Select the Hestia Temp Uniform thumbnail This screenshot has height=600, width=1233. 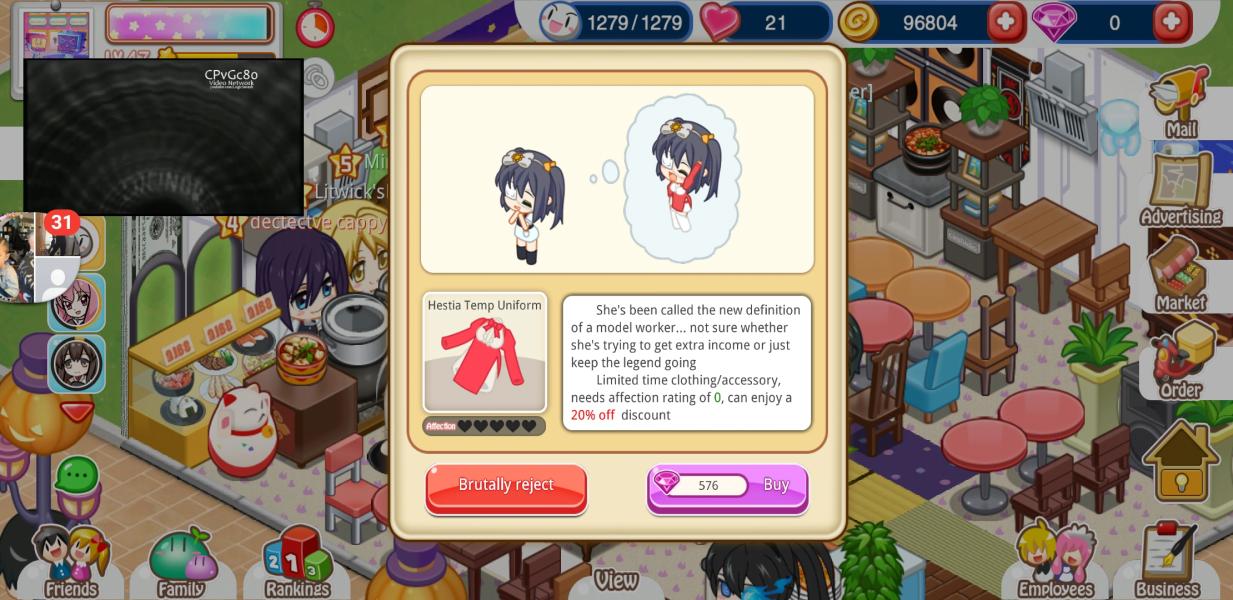(485, 353)
